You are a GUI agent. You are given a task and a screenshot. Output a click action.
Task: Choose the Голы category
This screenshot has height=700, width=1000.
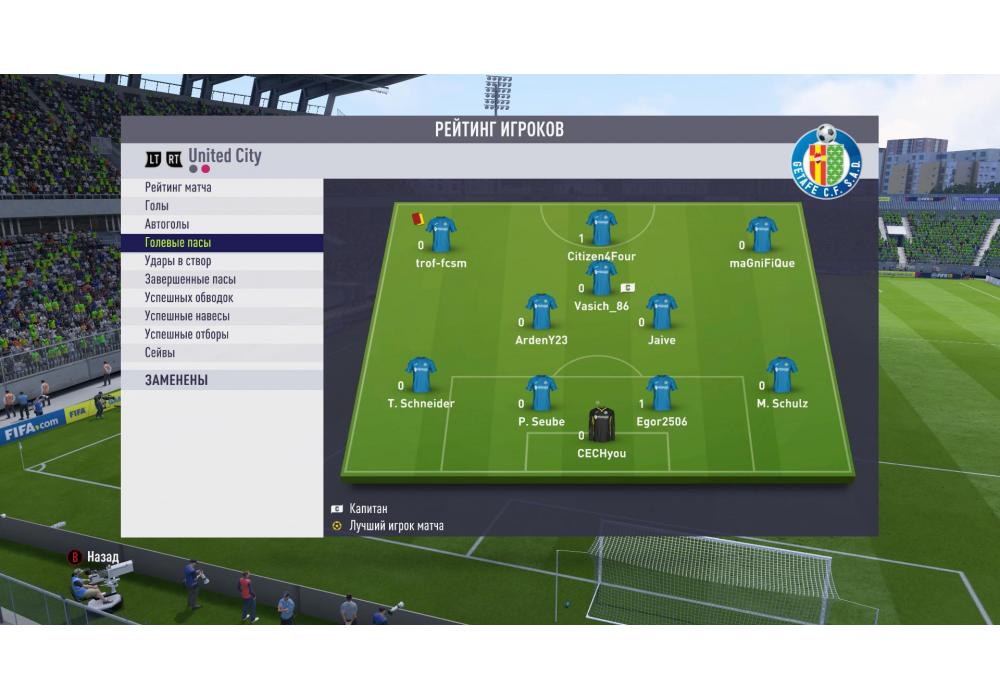(157, 206)
